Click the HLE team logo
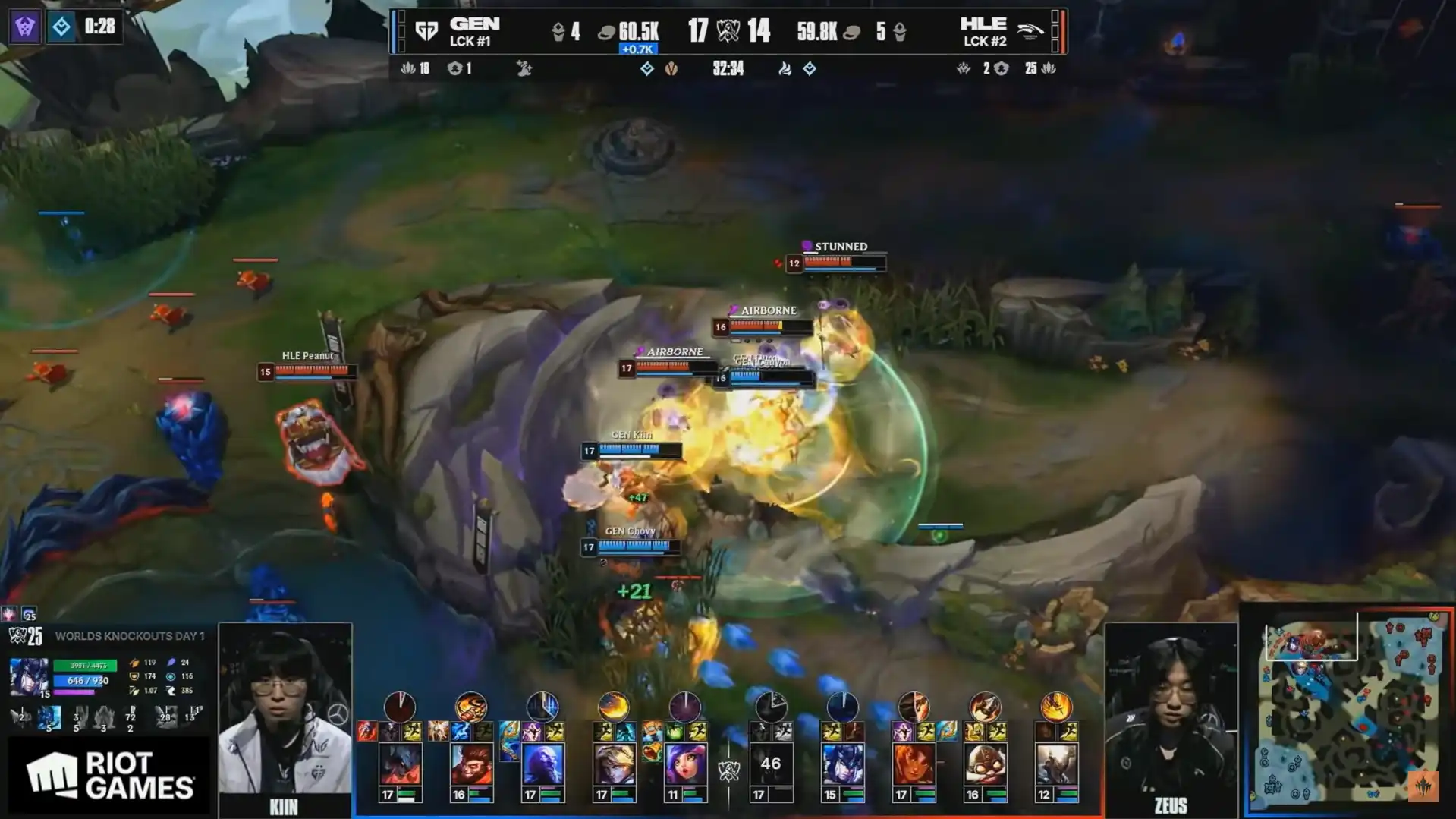This screenshot has height=819, width=1456. point(1030,31)
